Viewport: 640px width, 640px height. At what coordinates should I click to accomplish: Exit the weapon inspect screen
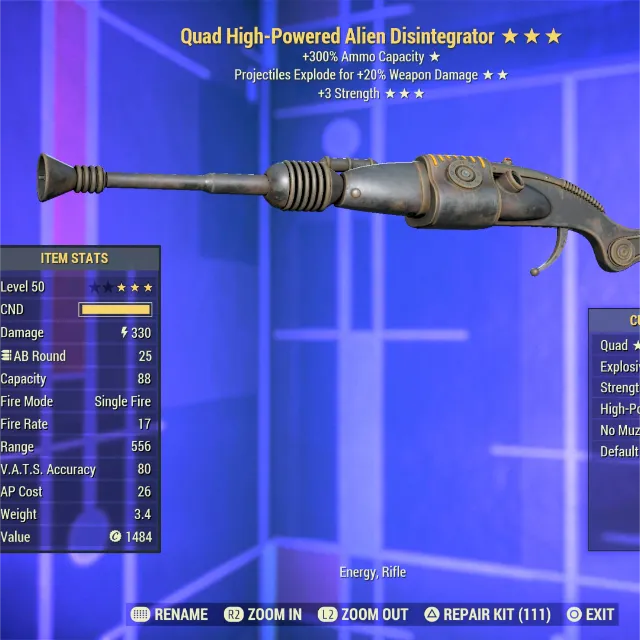click(590, 614)
